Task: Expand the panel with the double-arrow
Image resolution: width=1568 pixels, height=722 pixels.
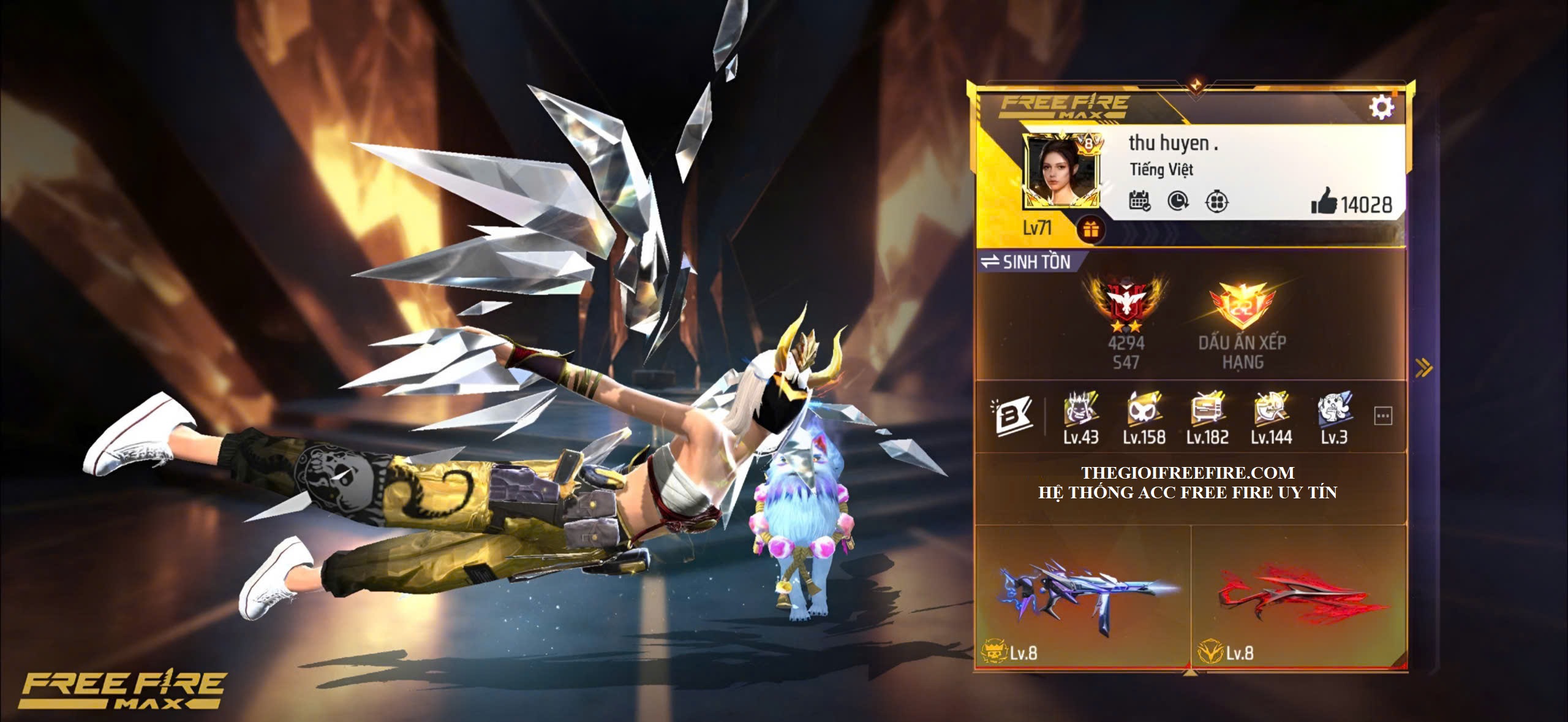Action: tap(1423, 368)
